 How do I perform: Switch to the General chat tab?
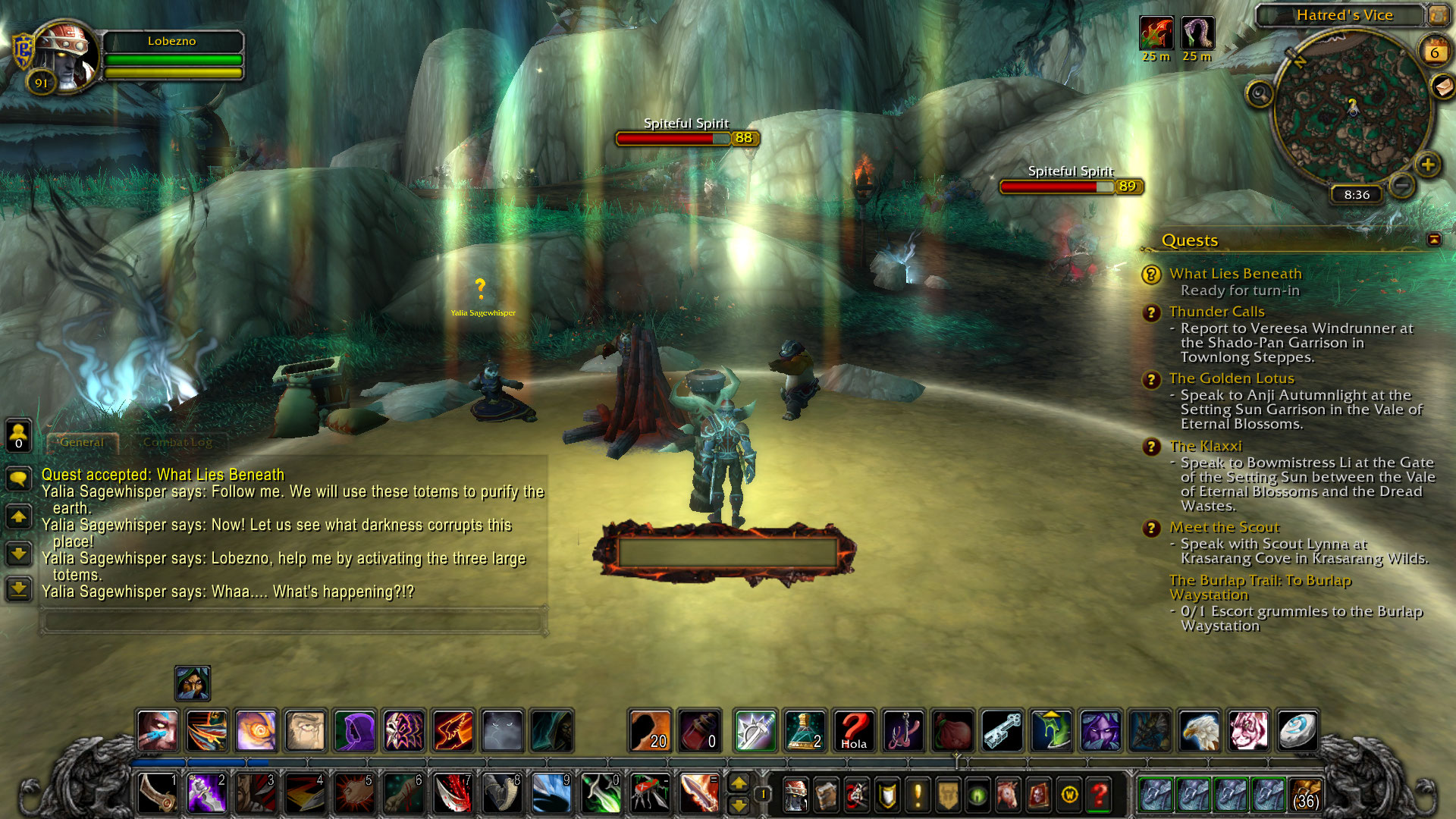(82, 442)
